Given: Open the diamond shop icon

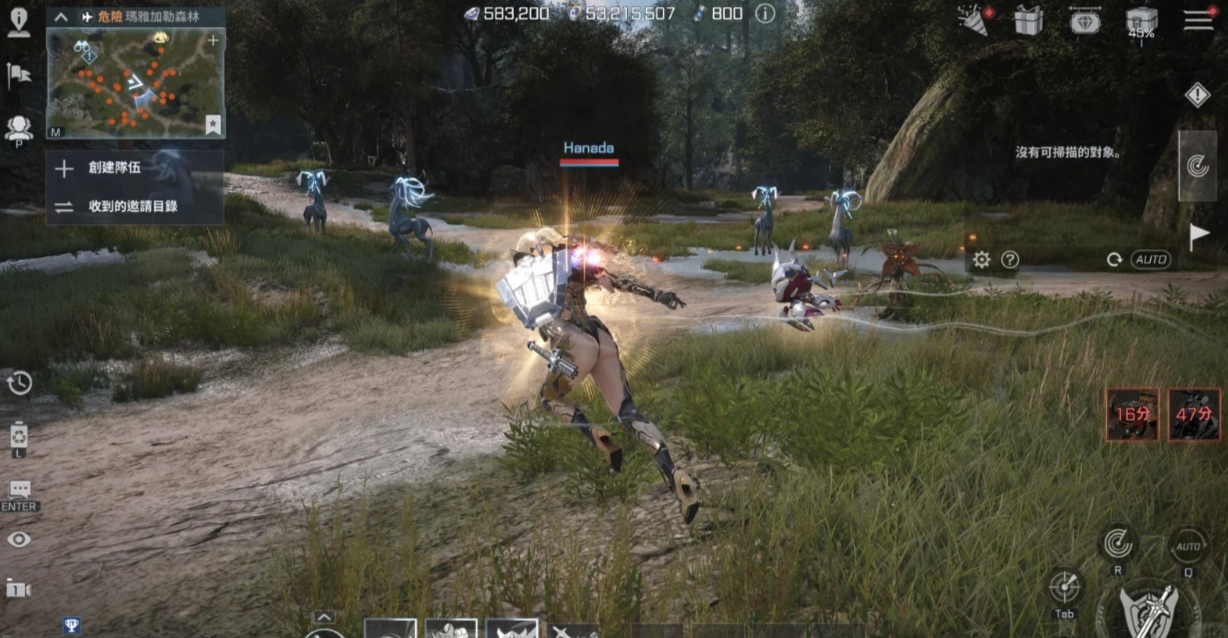Looking at the screenshot, I should click(1085, 20).
